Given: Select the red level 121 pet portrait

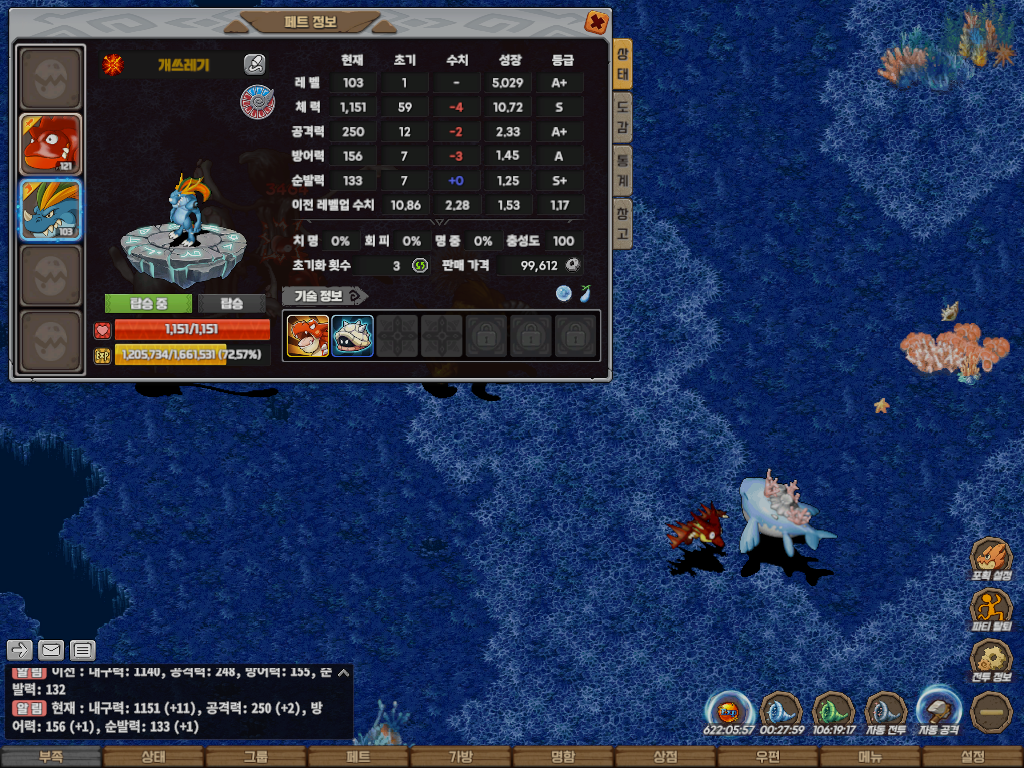Looking at the screenshot, I should pos(51,145).
